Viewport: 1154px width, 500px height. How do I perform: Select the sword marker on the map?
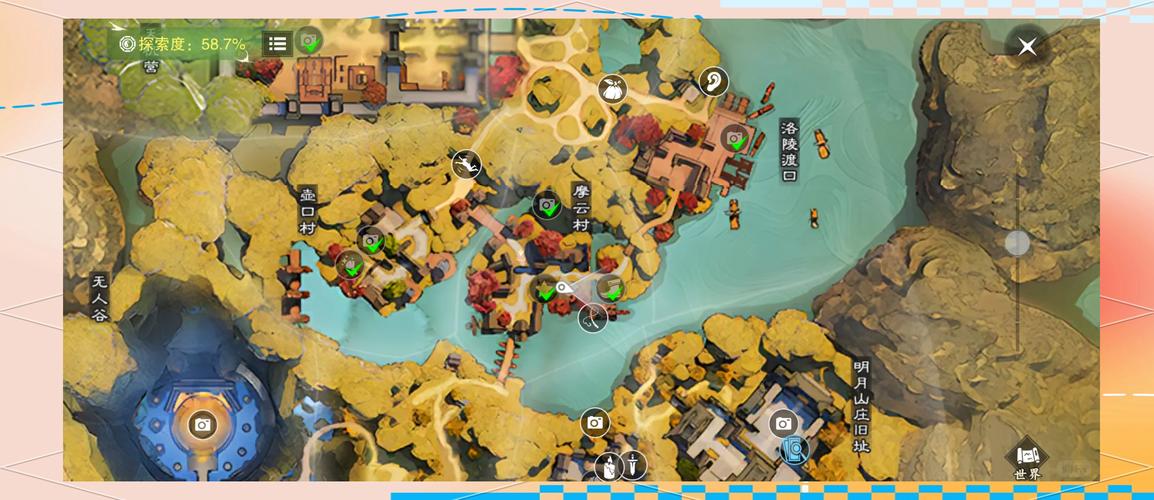point(633,465)
